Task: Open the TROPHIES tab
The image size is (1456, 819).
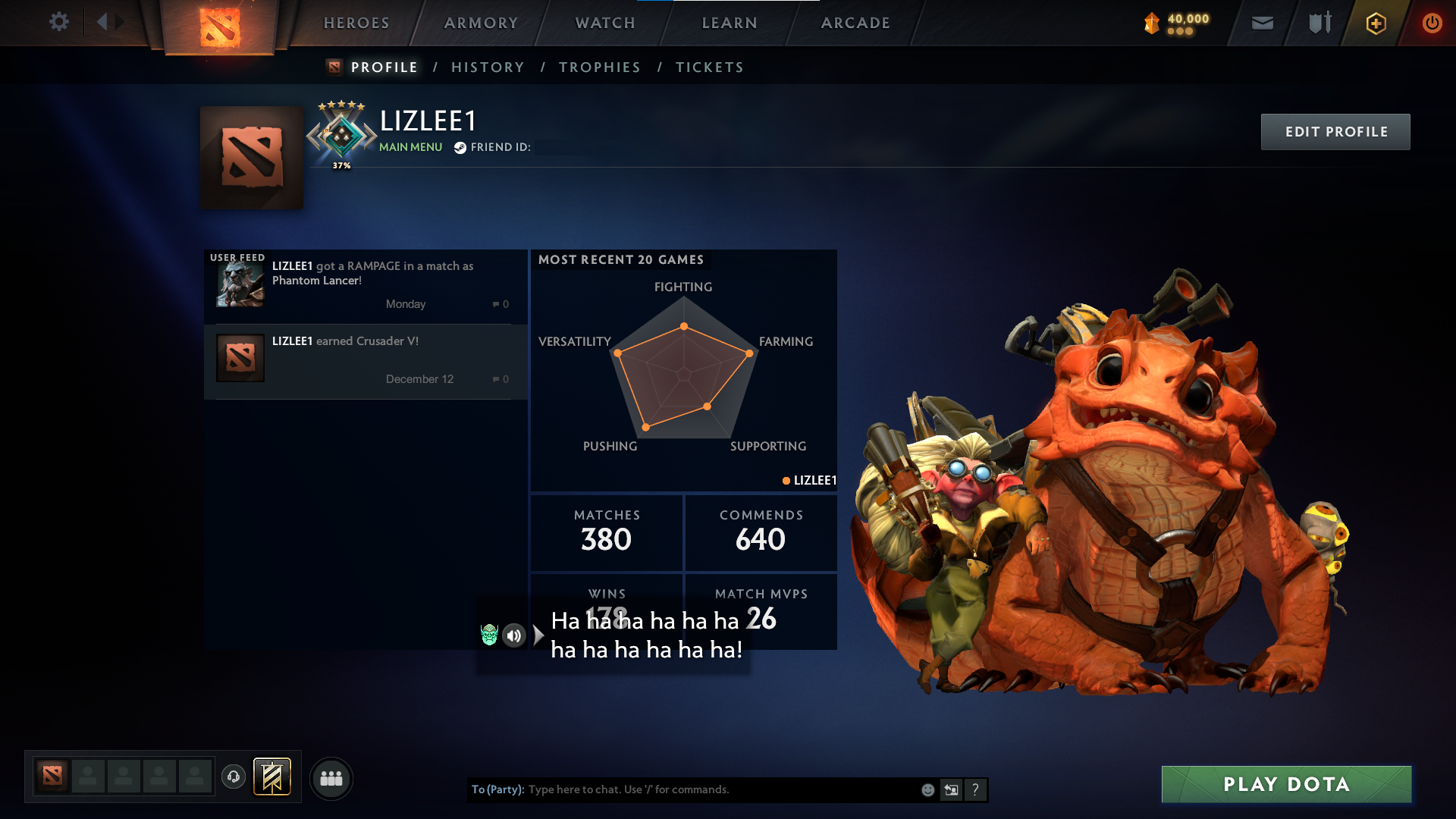Action: click(599, 67)
